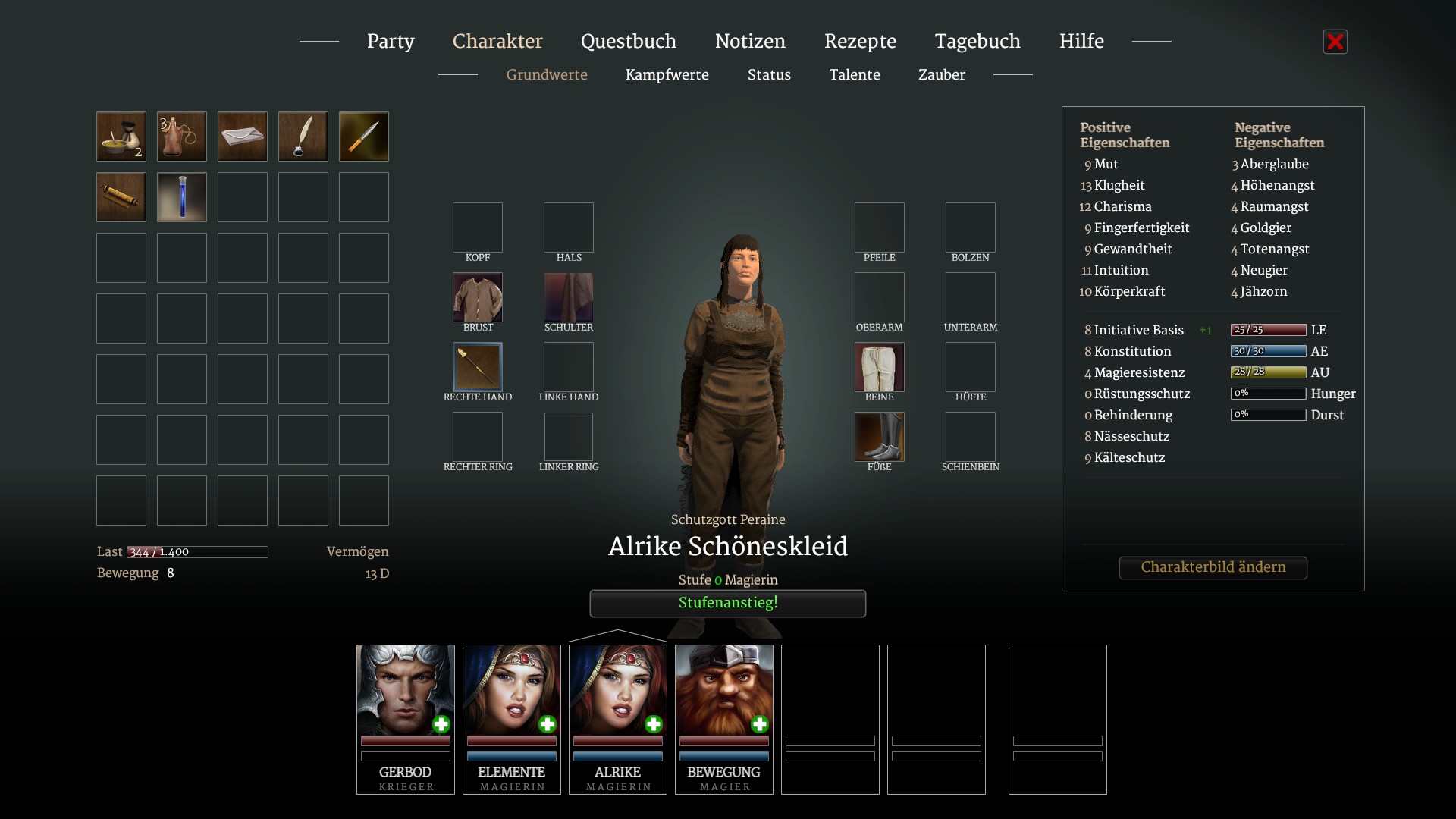1456x819 pixels.
Task: Open the Zauber sub-tab
Action: 941,75
